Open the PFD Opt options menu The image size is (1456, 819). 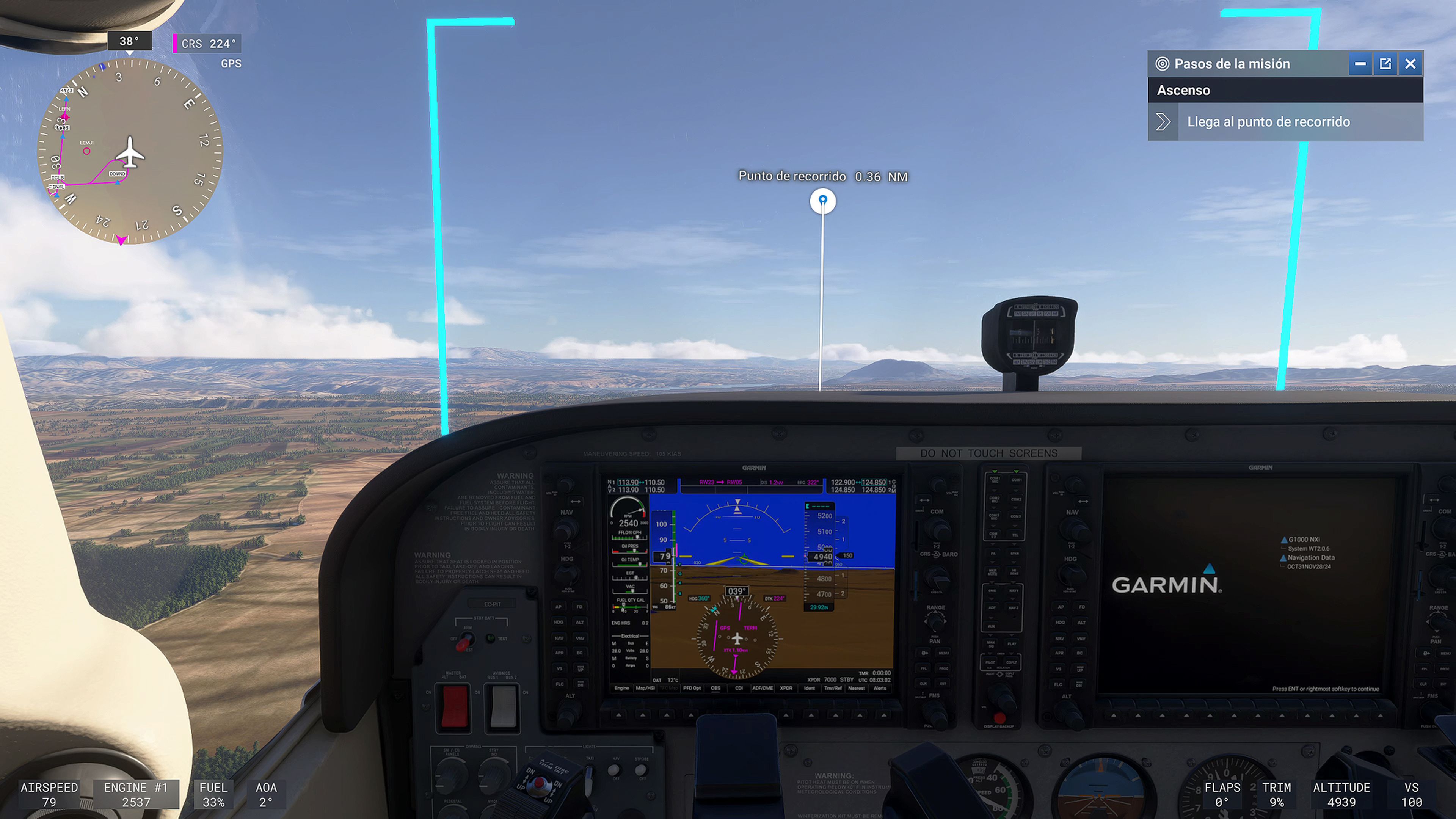point(692,689)
